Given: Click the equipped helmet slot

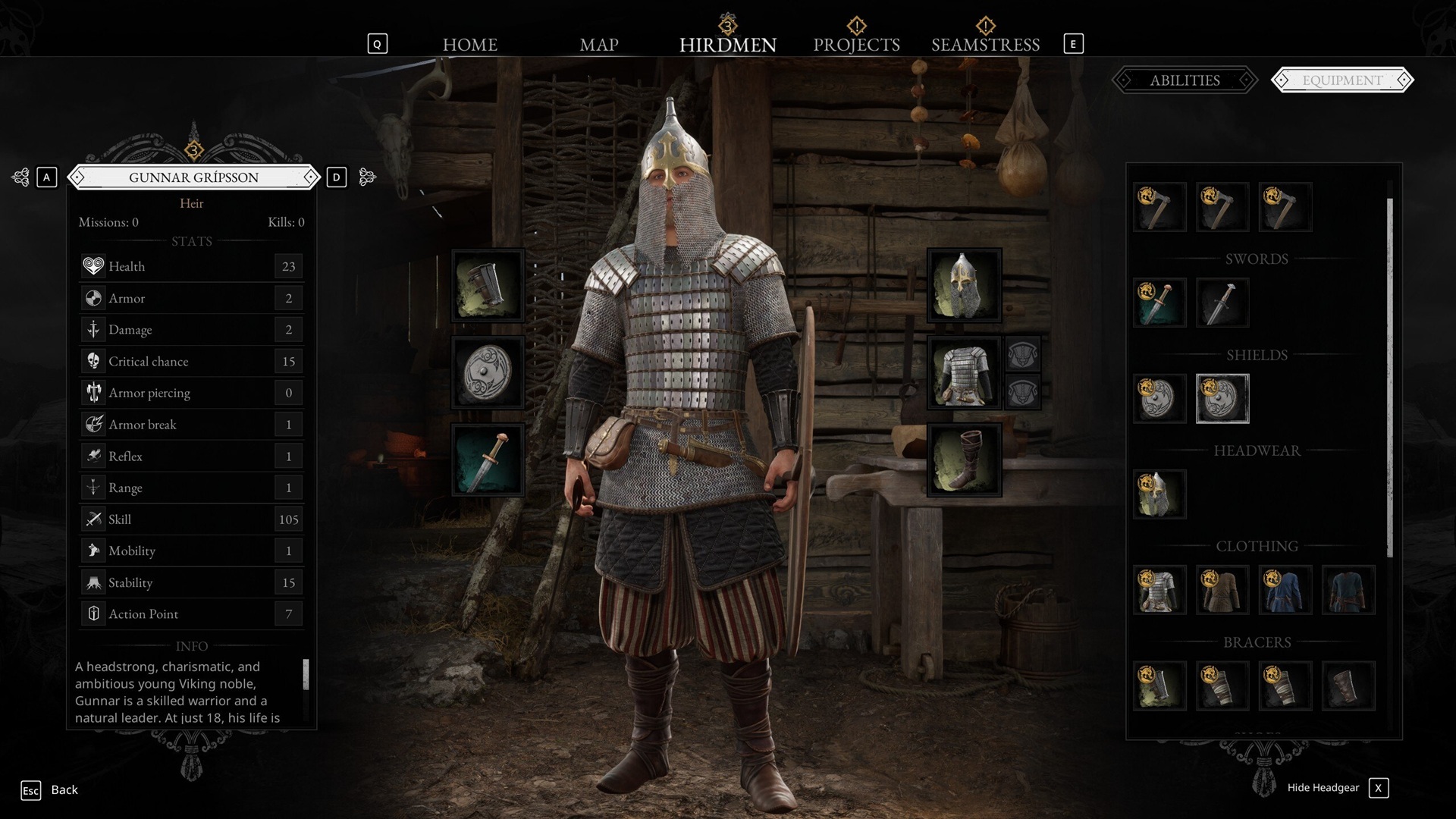Looking at the screenshot, I should click(964, 286).
